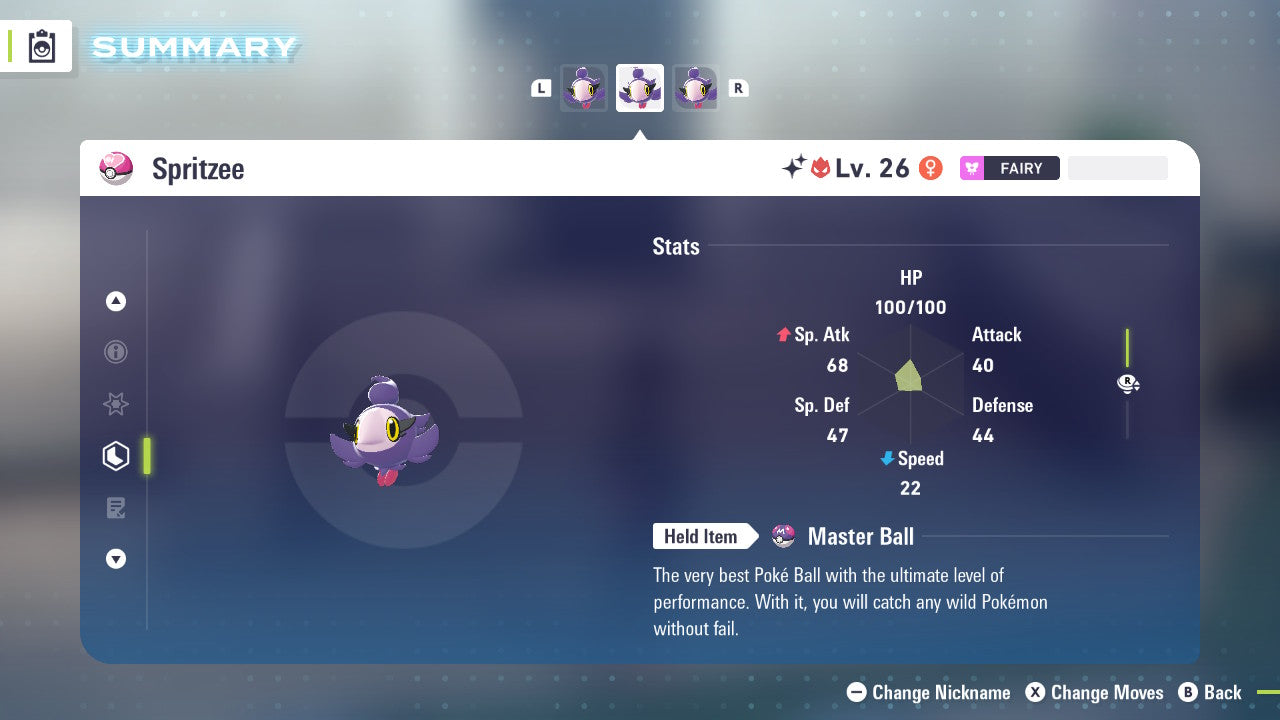Screen dimensions: 1280x720
Task: Switch to the center Spritzee thumbnail tab
Action: [639, 88]
